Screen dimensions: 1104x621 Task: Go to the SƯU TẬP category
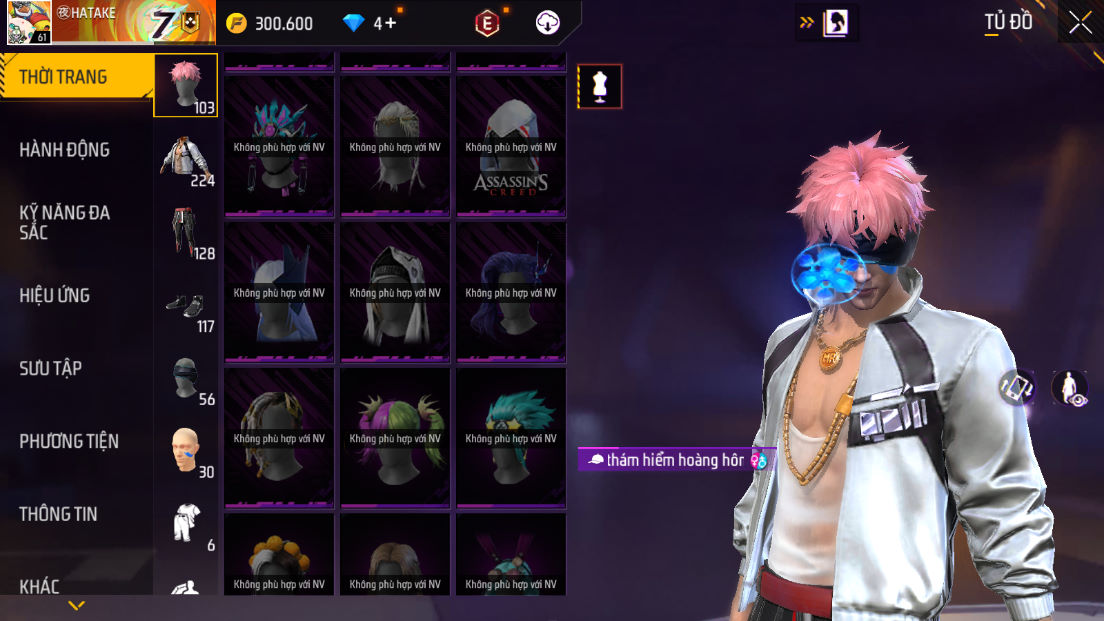[50, 368]
